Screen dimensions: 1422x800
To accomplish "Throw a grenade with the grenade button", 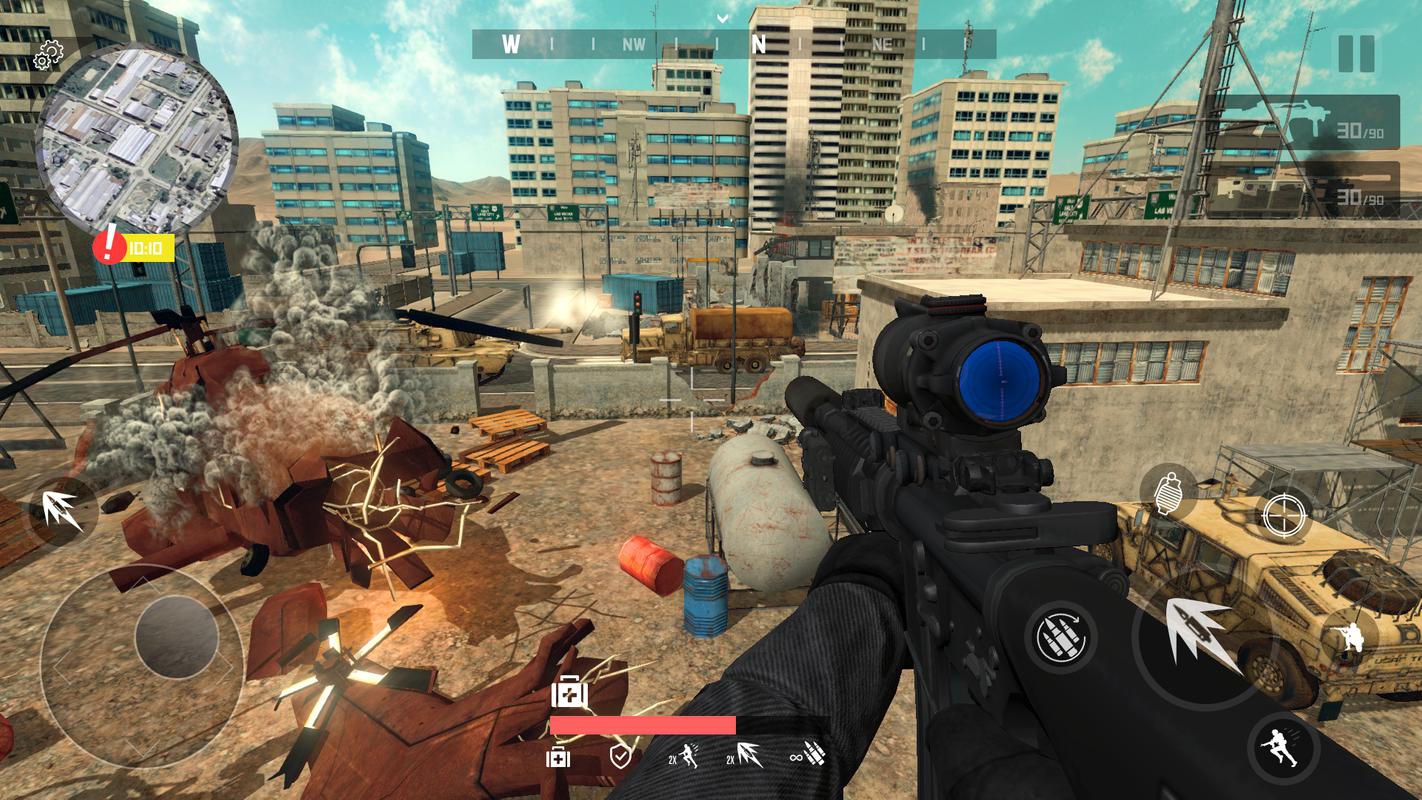I will [1168, 492].
